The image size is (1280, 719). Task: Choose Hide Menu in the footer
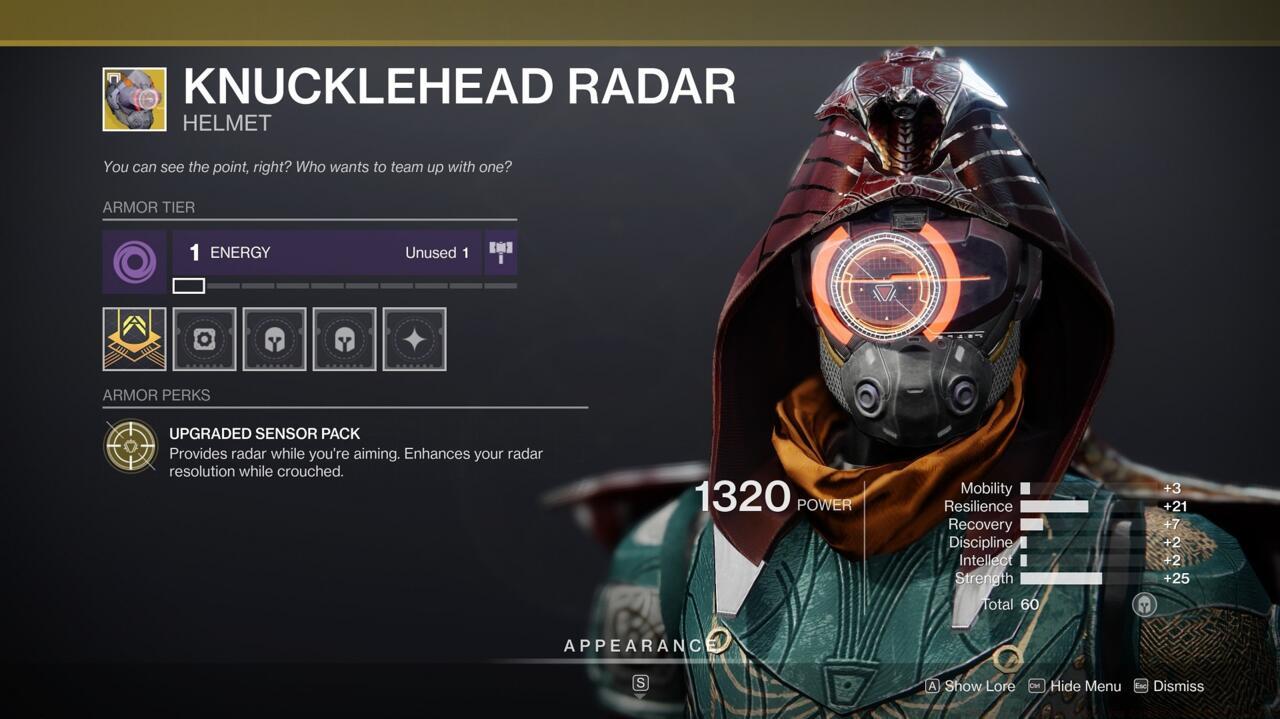(1075, 686)
